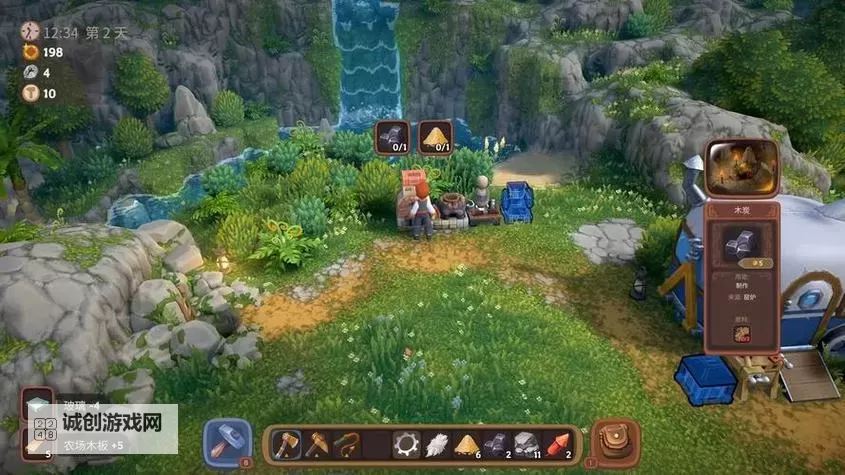Choose the red crystal hotbar slot

point(558,444)
